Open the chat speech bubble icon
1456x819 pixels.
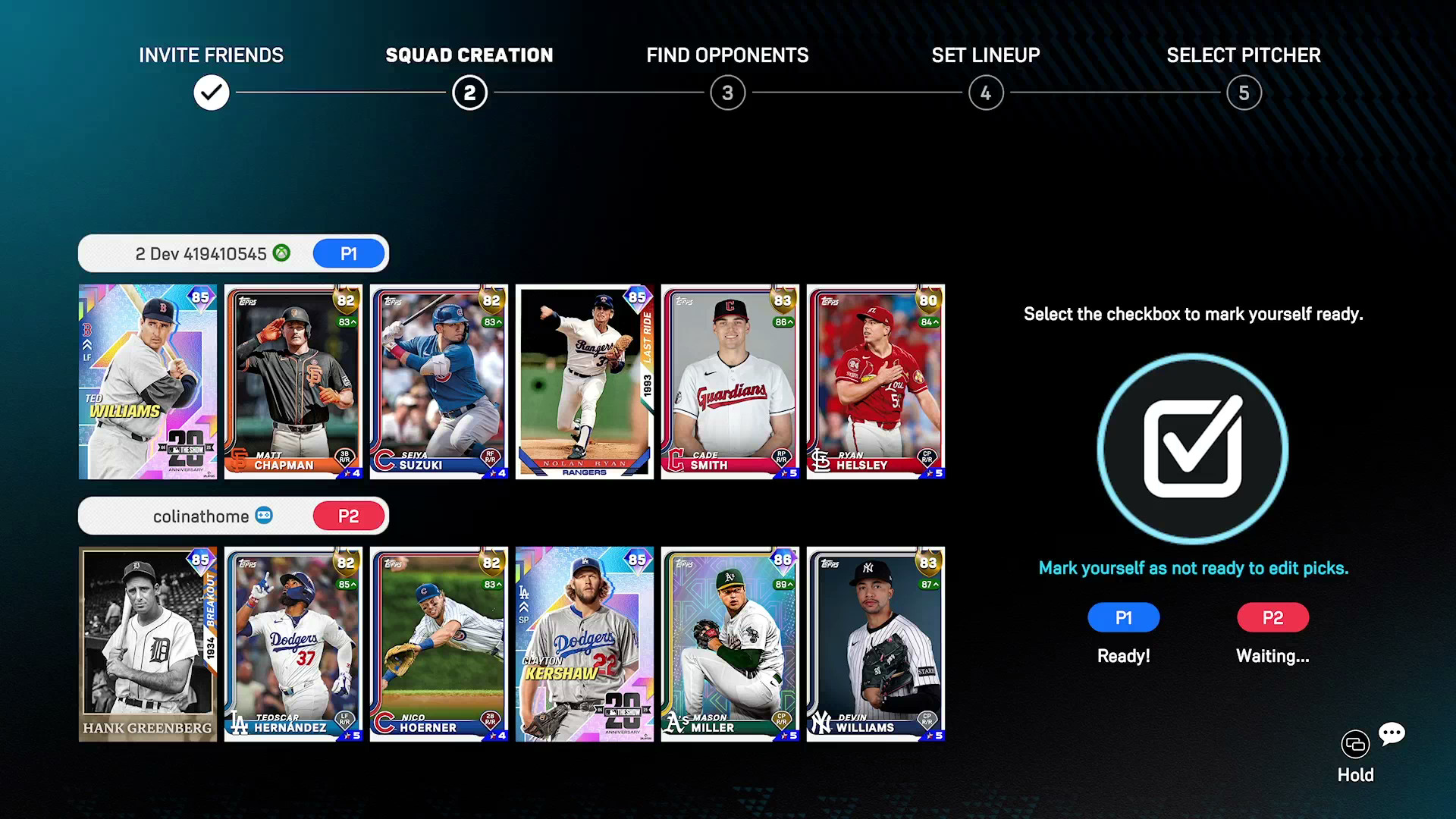(x=1392, y=733)
